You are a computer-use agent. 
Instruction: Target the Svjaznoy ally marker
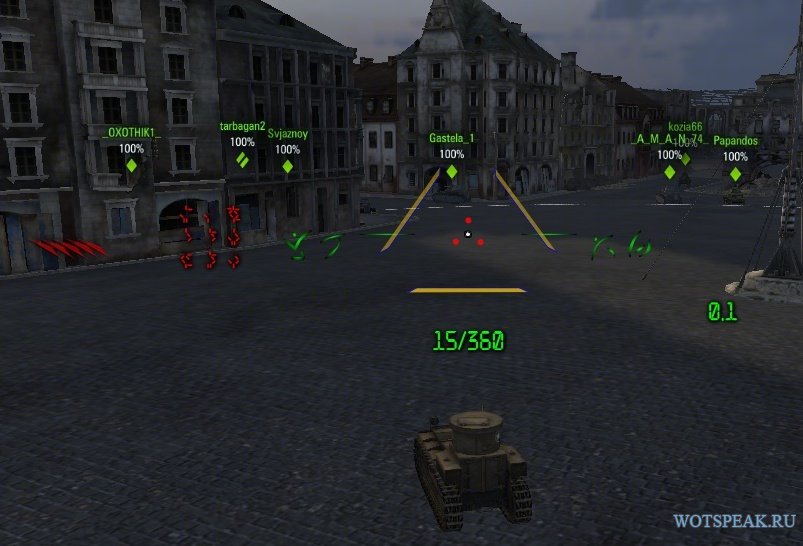pos(288,166)
